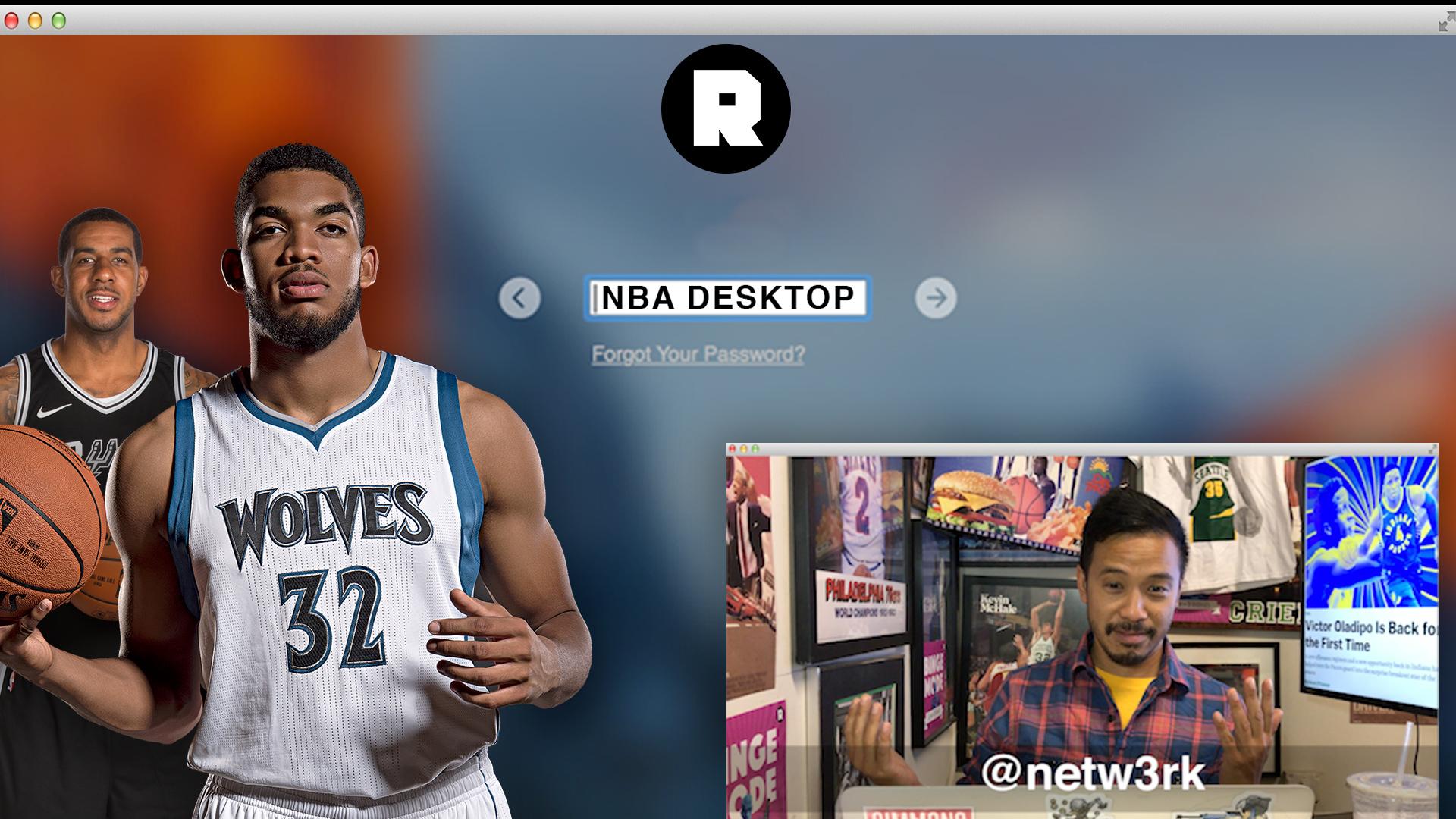Screen dimensions: 1456x819
Task: Click the right arrow submit button
Action: coord(936,298)
